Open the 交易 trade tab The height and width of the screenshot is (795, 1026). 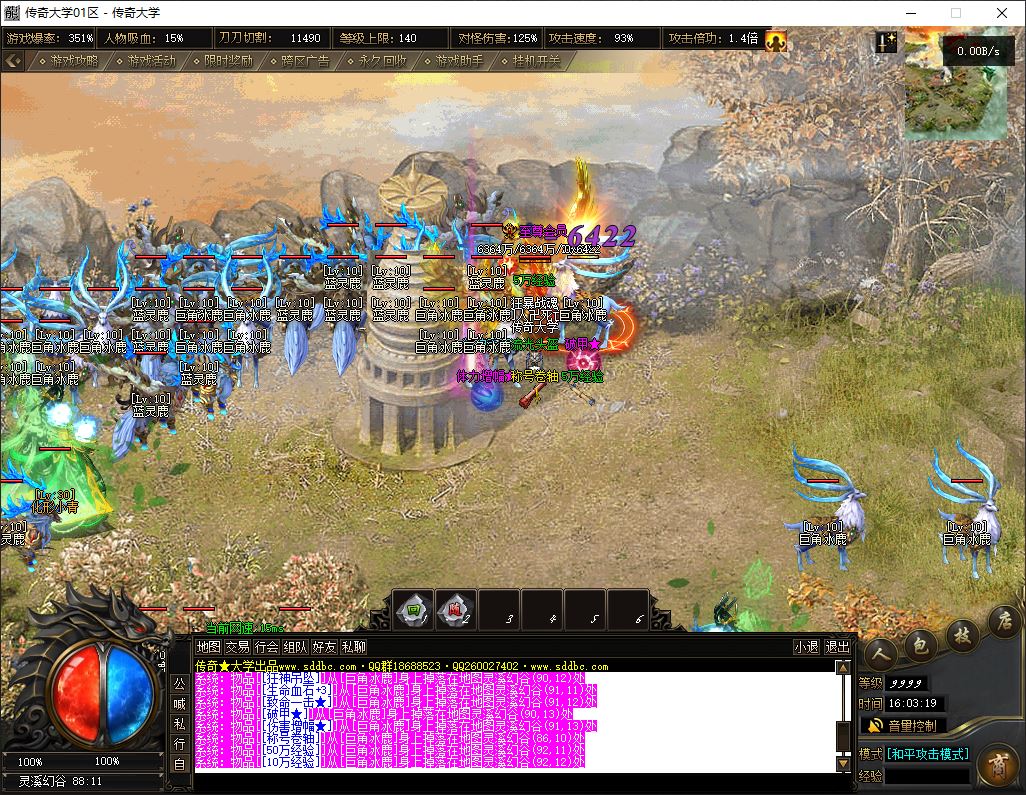pyautogui.click(x=237, y=647)
